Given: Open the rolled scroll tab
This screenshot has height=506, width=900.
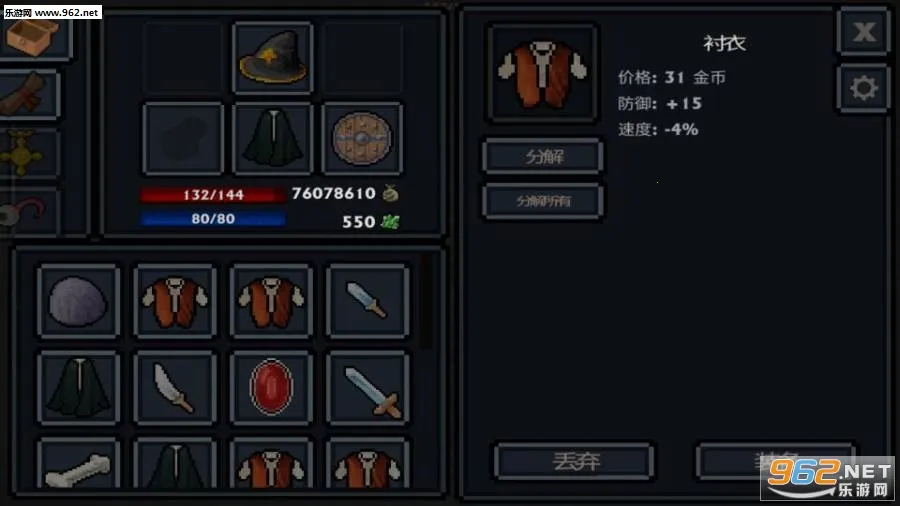Looking at the screenshot, I should 28,95.
